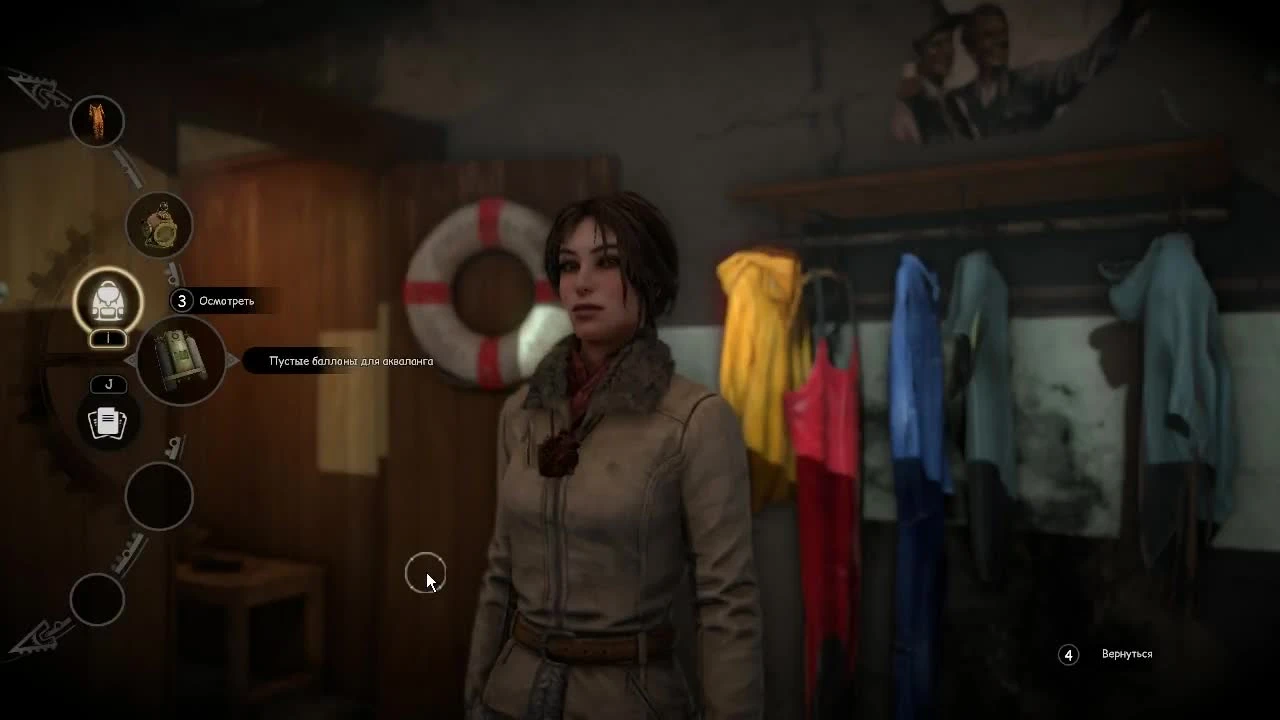Click the number 4 badge beside Вернуться
The width and height of the screenshot is (1280, 720).
click(1068, 654)
